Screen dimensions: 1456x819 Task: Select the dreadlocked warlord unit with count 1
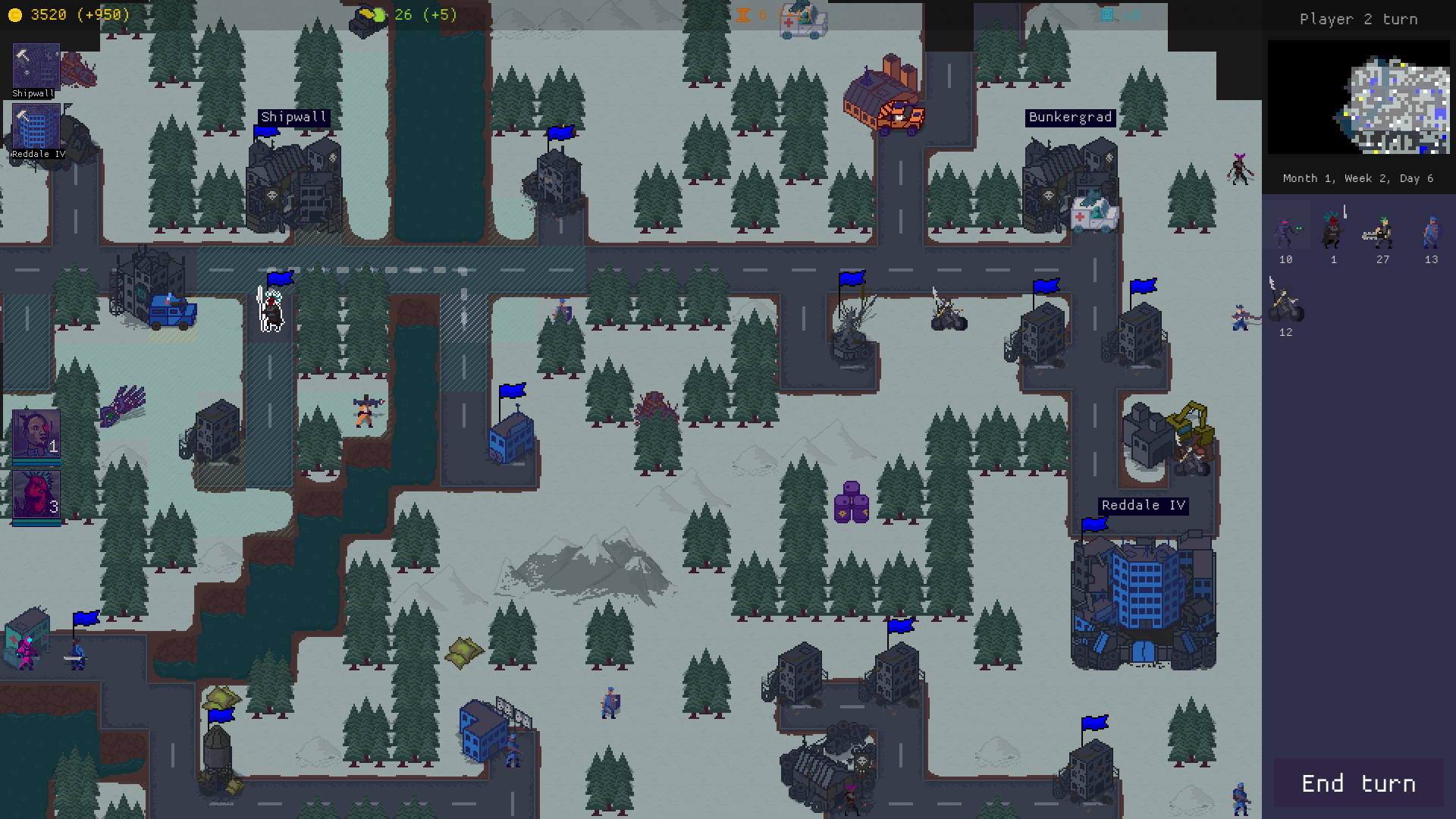click(1334, 227)
